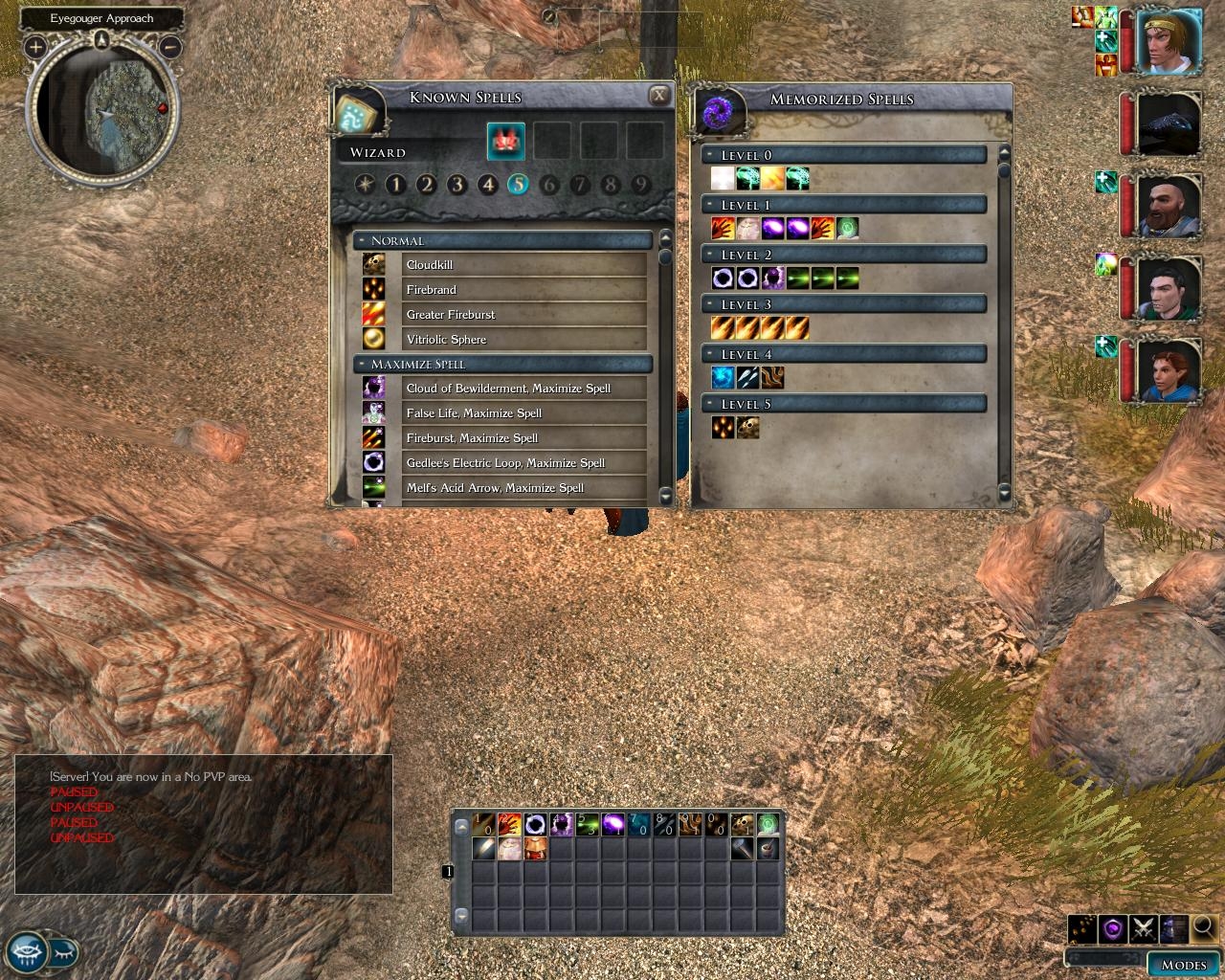Collapse the Level 3 memorized spells header

point(710,305)
